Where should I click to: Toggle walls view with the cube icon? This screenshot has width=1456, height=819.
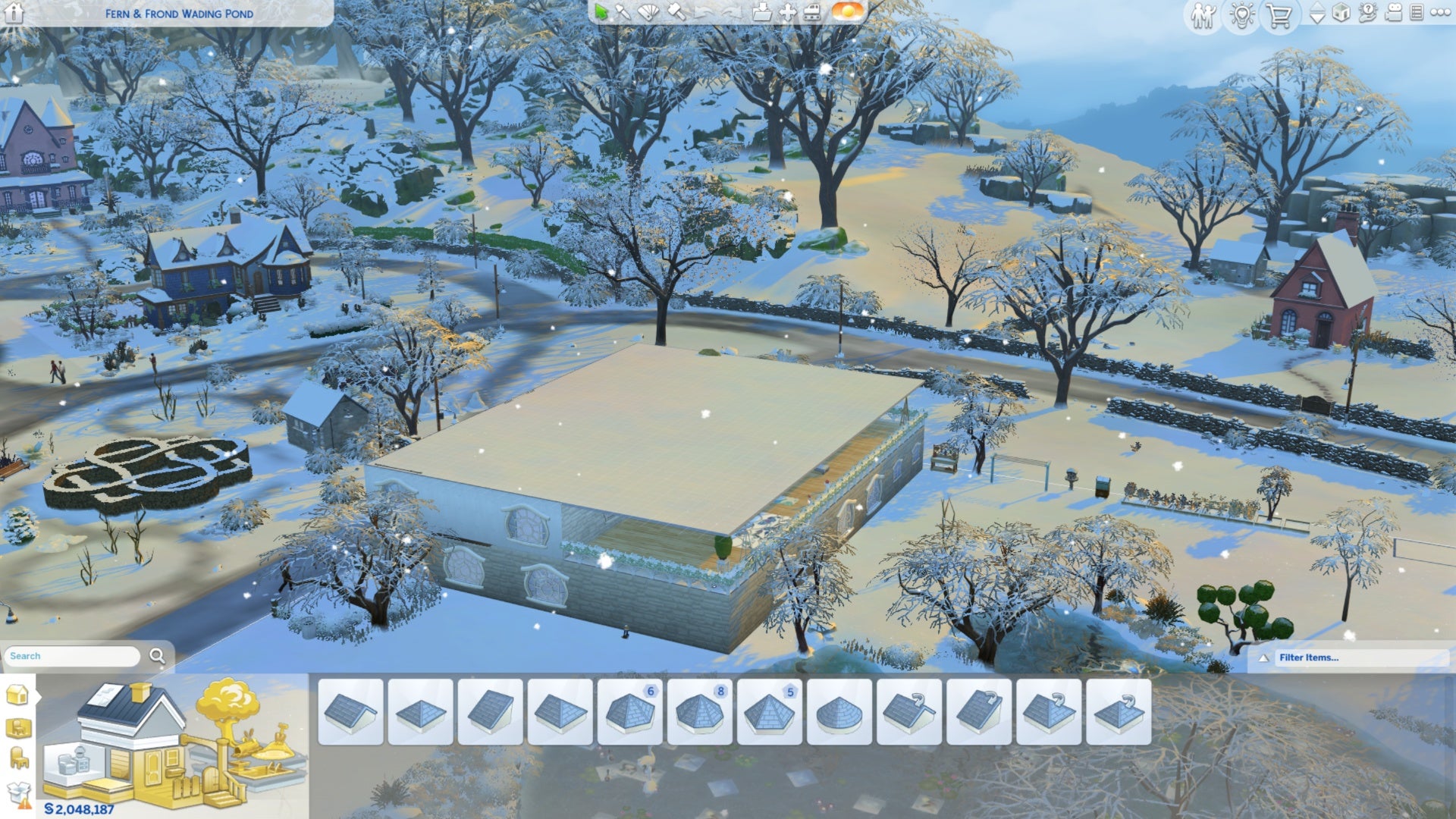click(x=1342, y=13)
